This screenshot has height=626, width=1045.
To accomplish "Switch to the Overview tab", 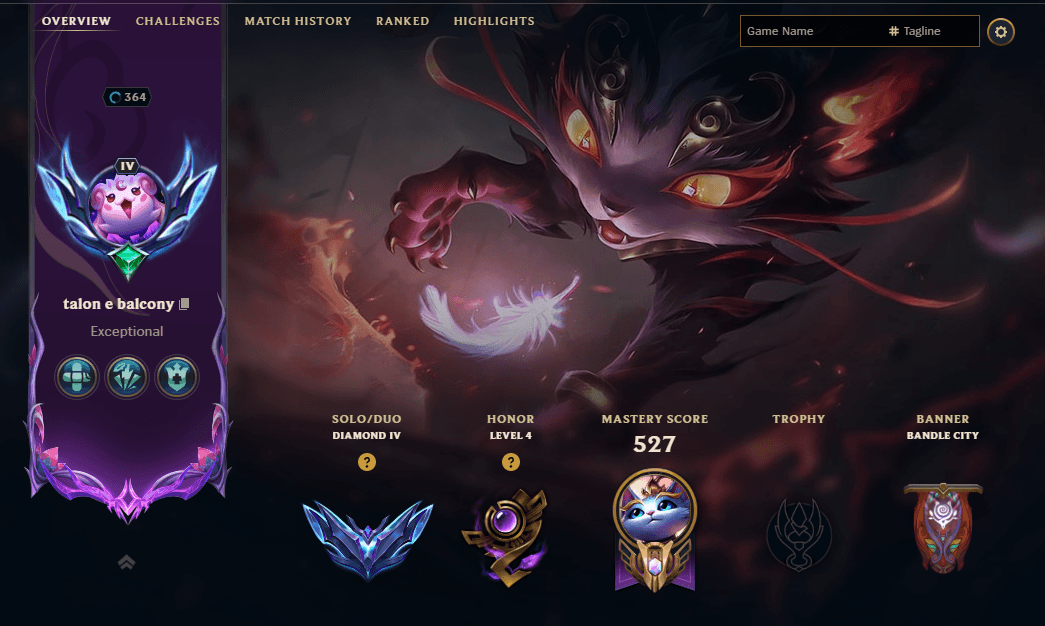I will click(76, 21).
